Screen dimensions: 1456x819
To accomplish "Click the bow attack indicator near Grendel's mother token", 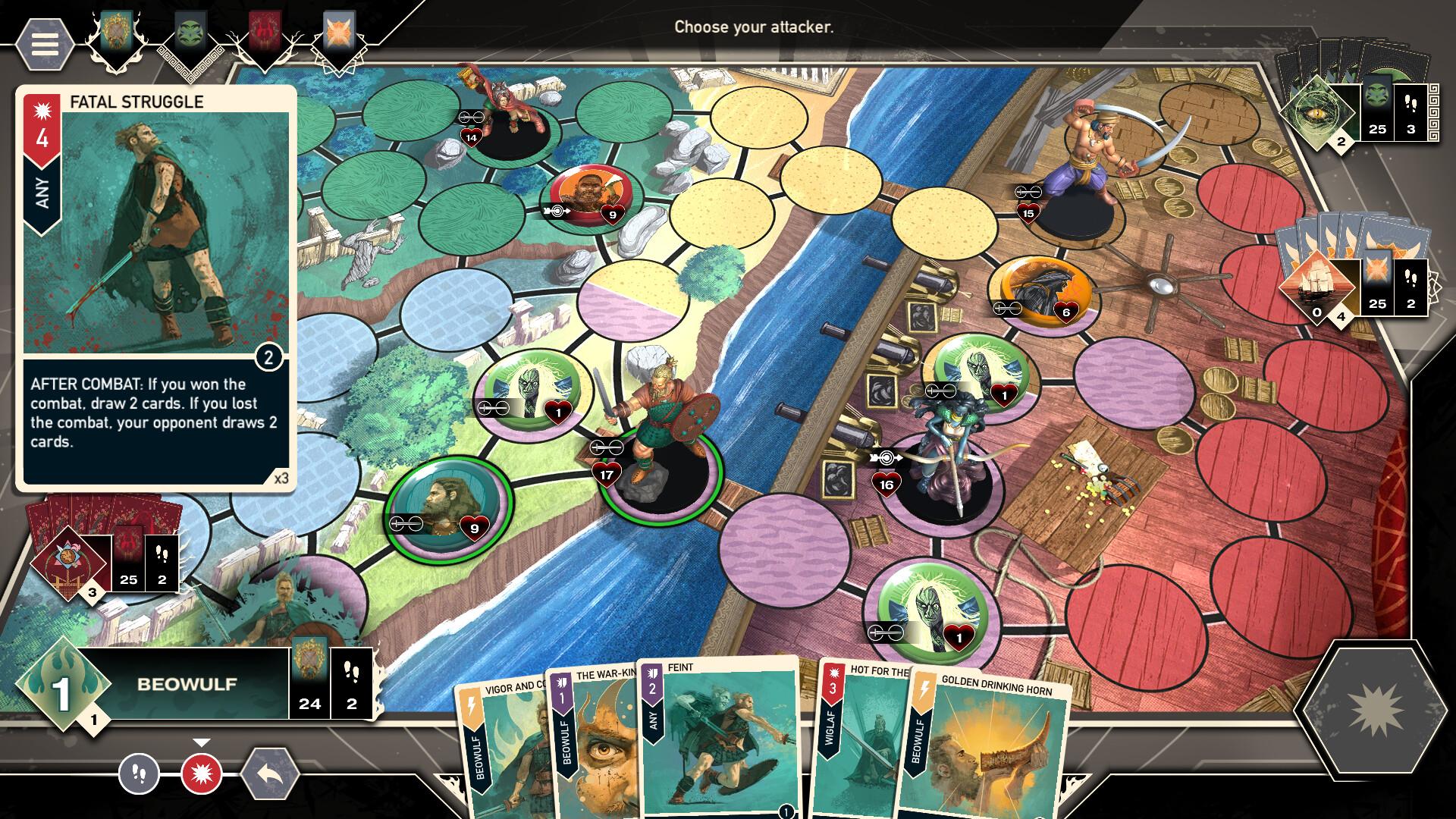I will pyautogui.click(x=887, y=456).
